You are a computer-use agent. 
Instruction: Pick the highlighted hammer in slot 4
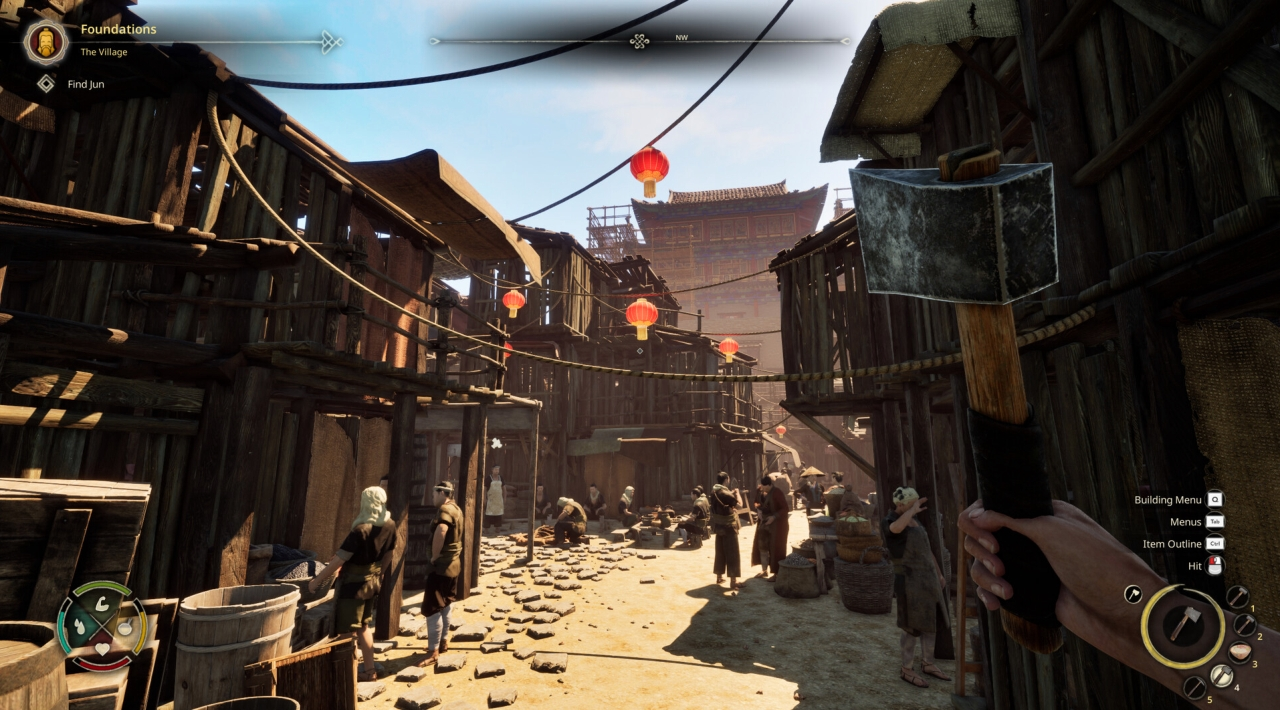pos(1221,676)
